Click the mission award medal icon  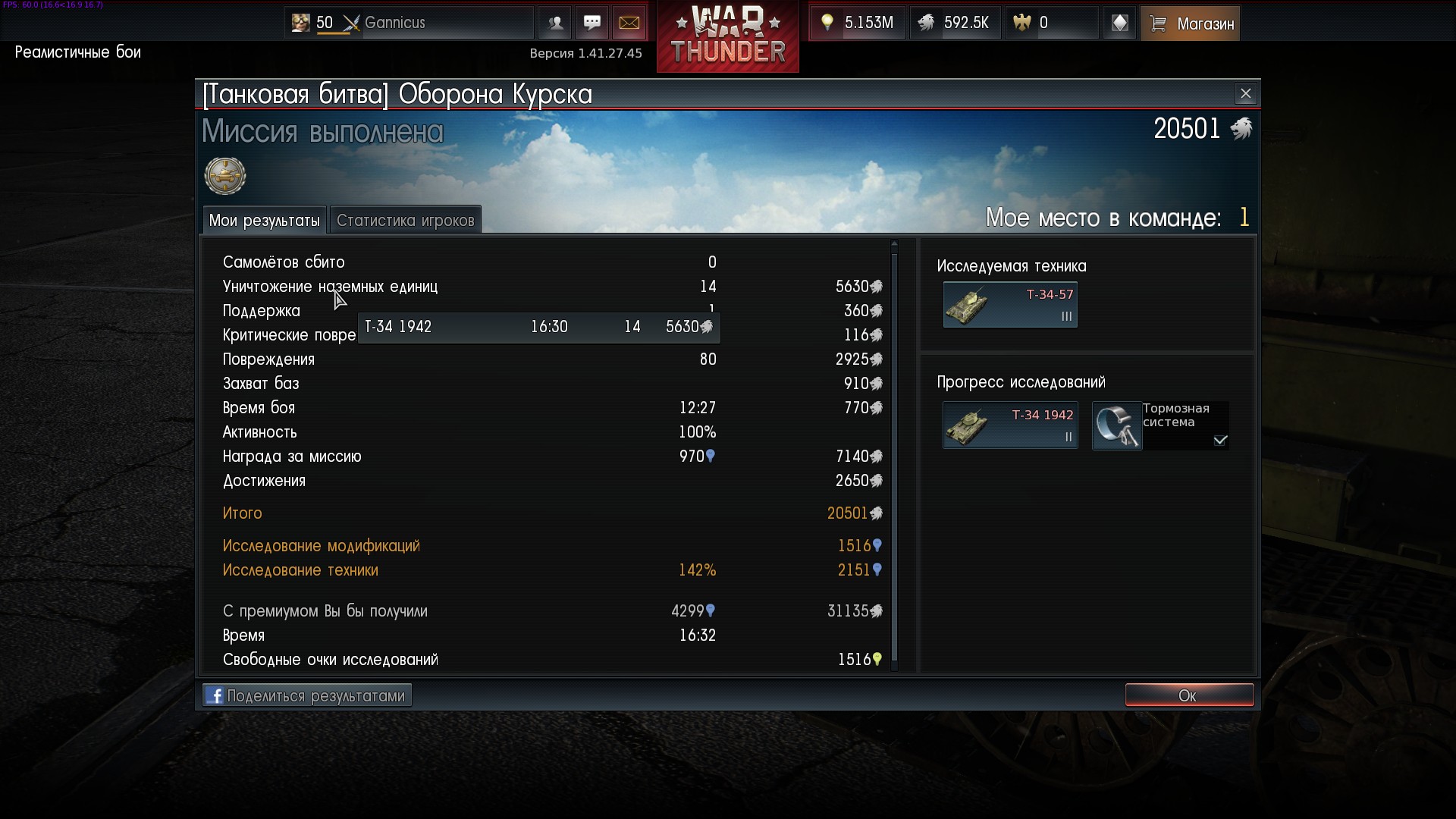tap(225, 176)
